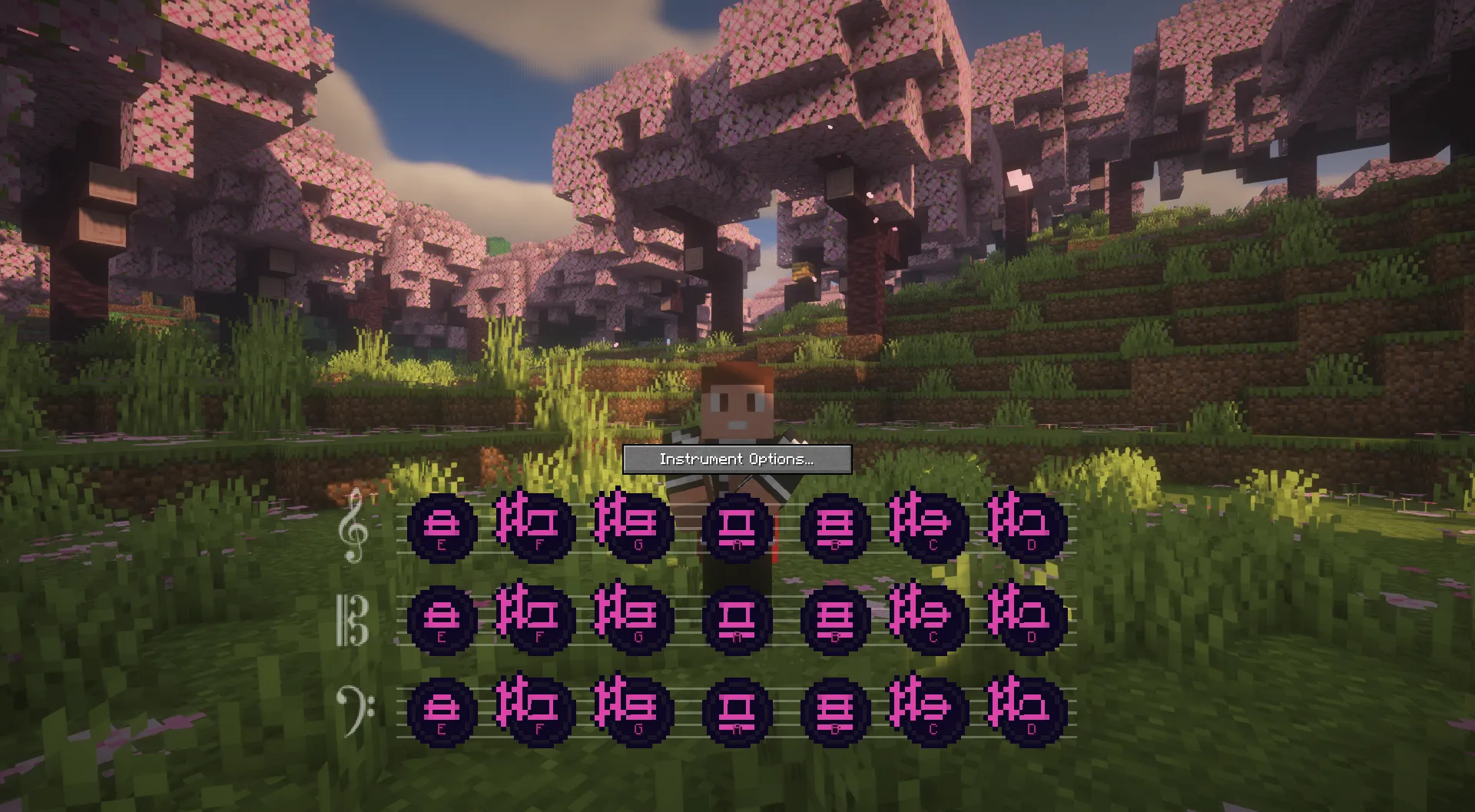
Task: Play the E note on the treble clef row
Action: pyautogui.click(x=444, y=527)
